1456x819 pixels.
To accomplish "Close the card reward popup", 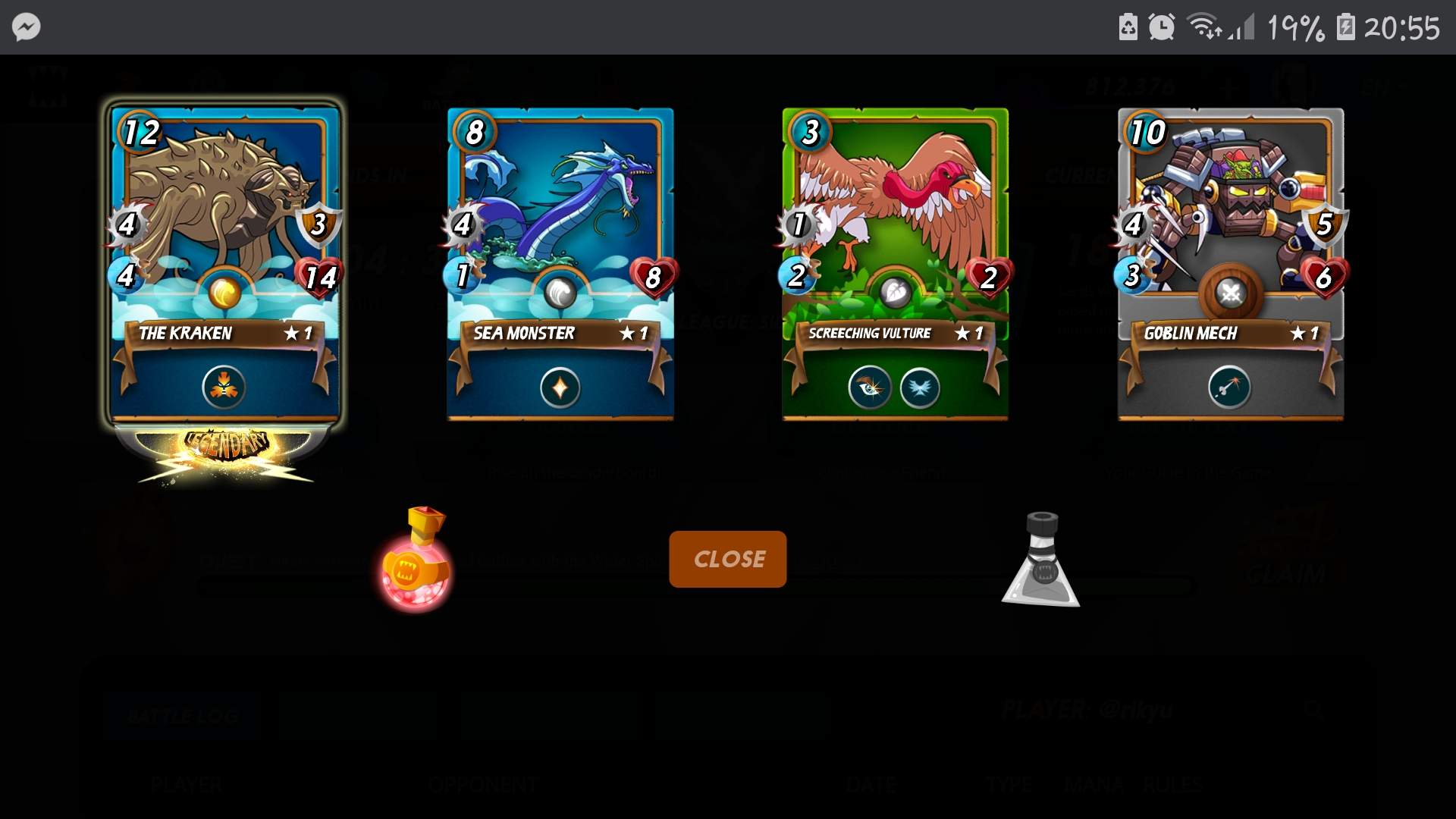I will click(x=727, y=559).
